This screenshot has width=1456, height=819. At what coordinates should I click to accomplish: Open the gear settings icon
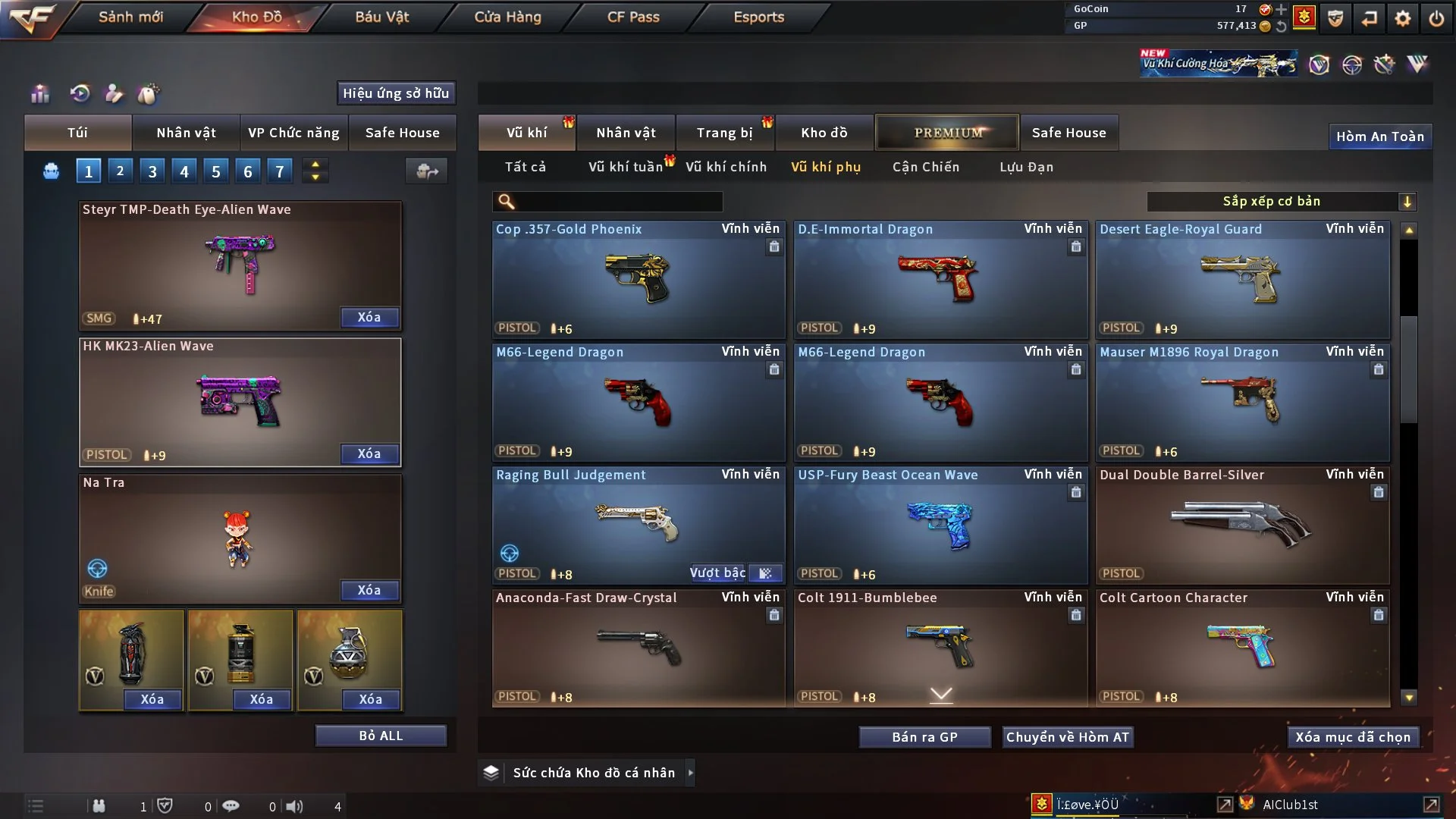[1402, 18]
